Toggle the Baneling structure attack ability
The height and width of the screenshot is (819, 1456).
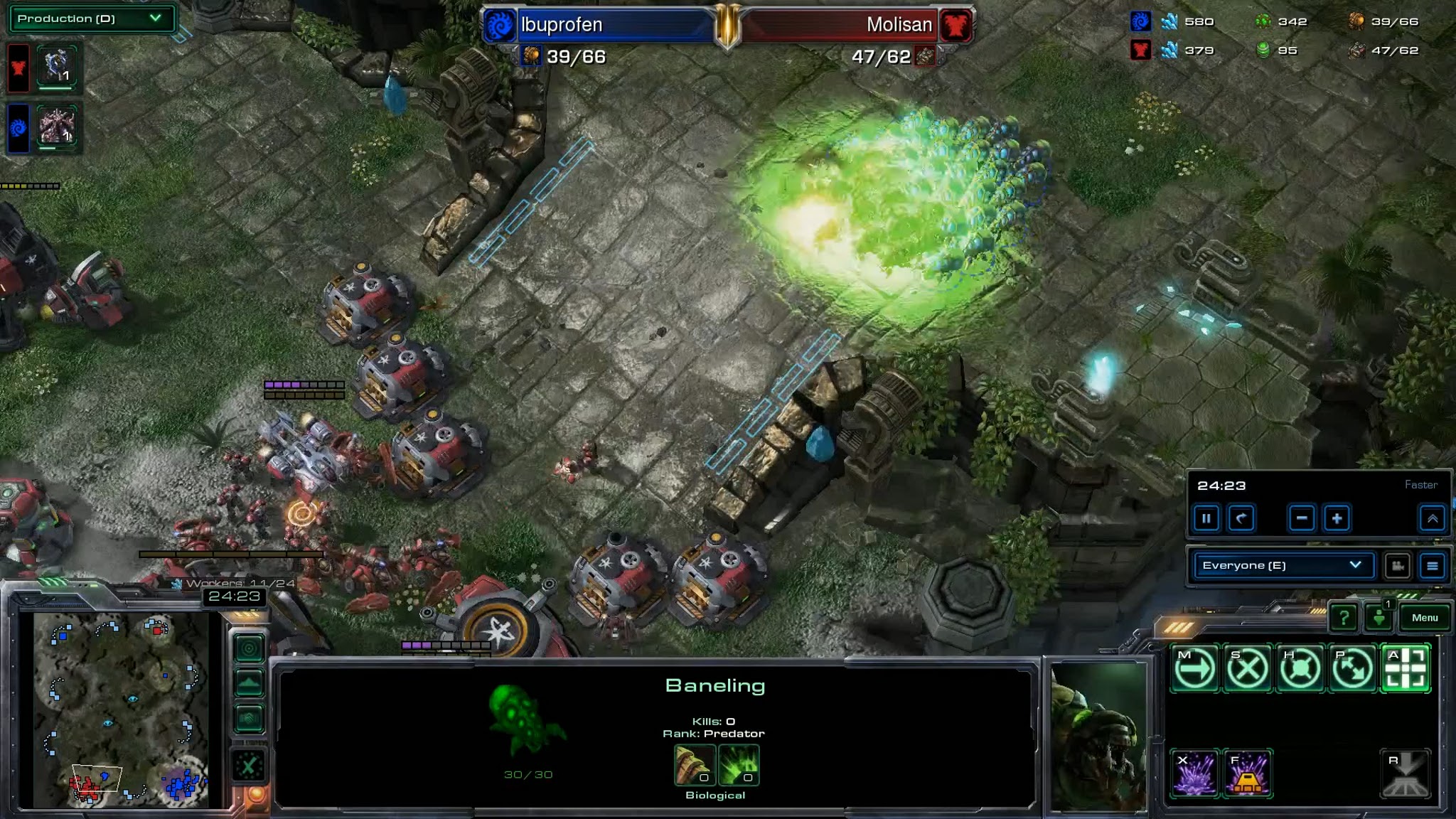[x=1247, y=773]
